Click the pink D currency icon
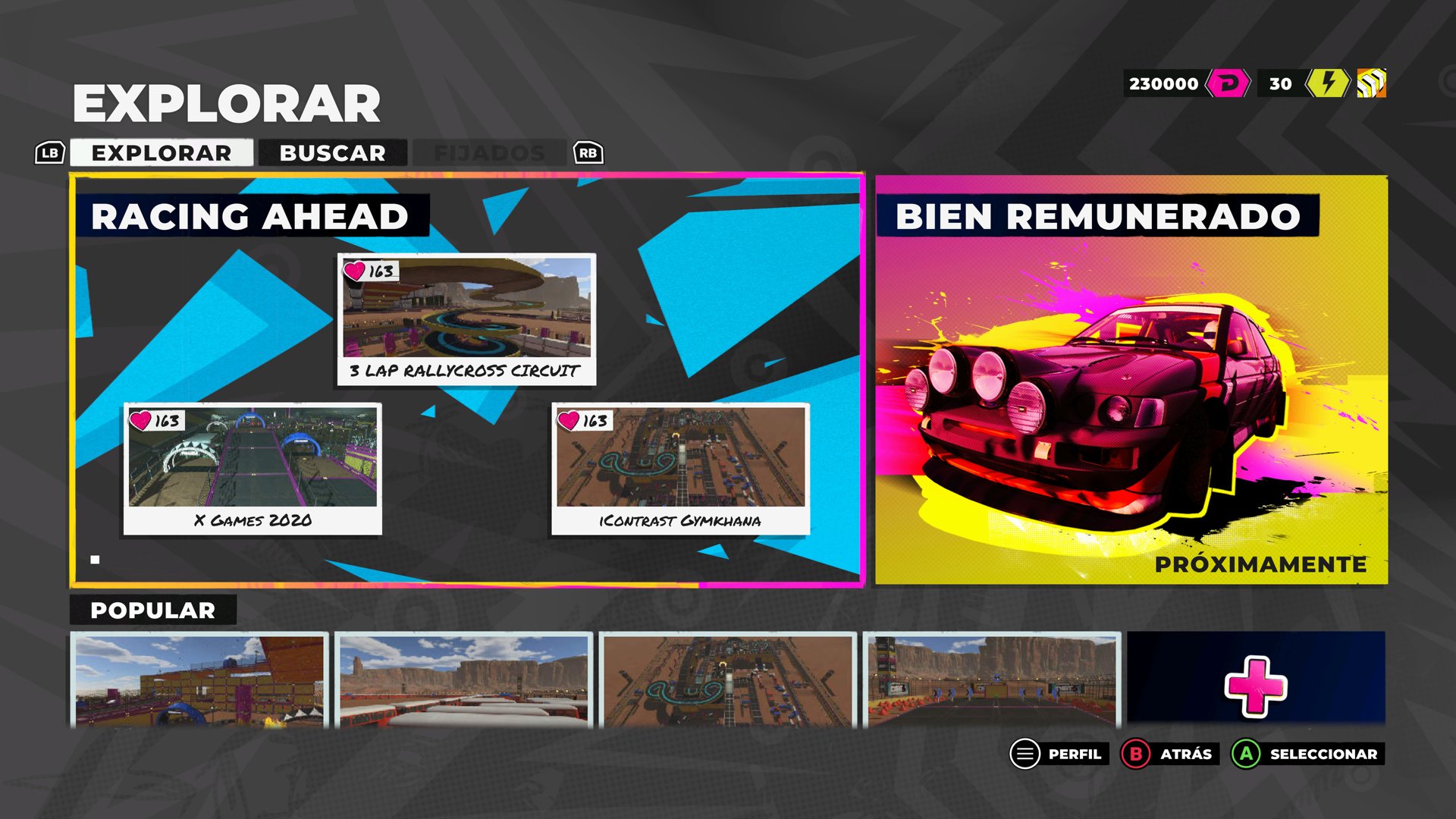The image size is (1456, 819). coord(1228,83)
